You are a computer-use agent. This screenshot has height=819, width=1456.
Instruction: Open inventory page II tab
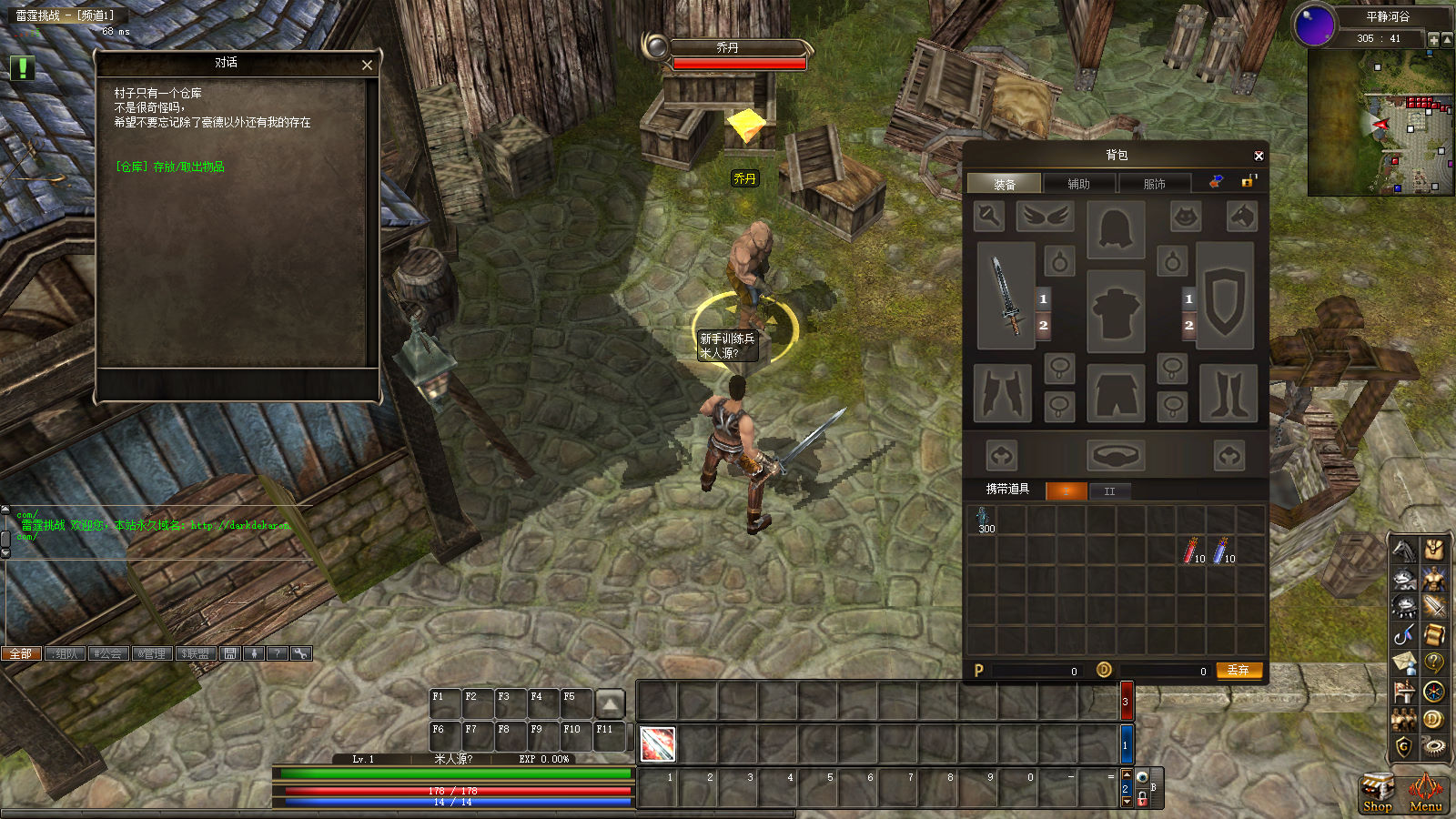click(x=1109, y=491)
